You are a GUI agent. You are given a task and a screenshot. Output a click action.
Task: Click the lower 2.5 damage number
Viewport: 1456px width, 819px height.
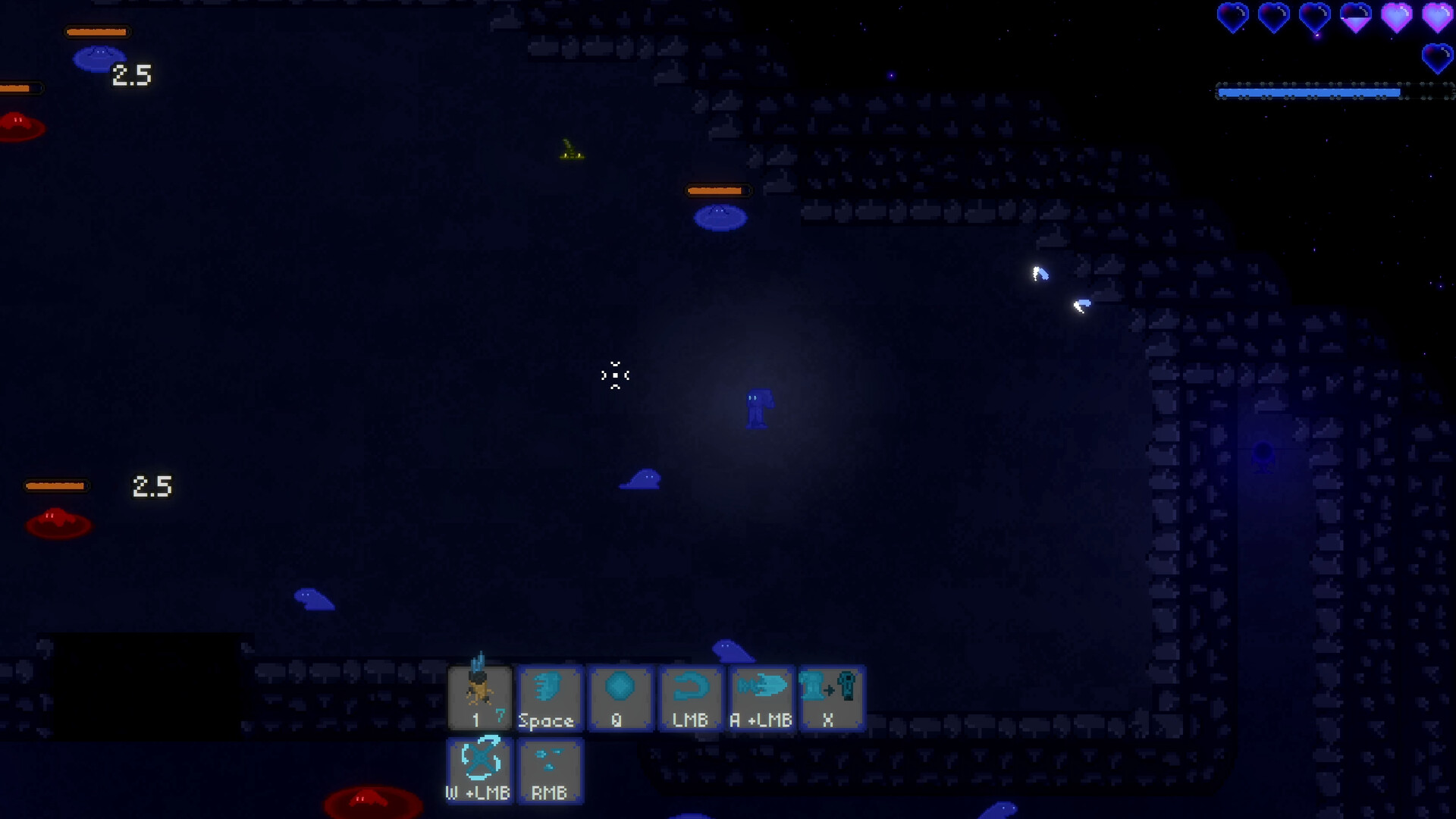click(x=152, y=486)
